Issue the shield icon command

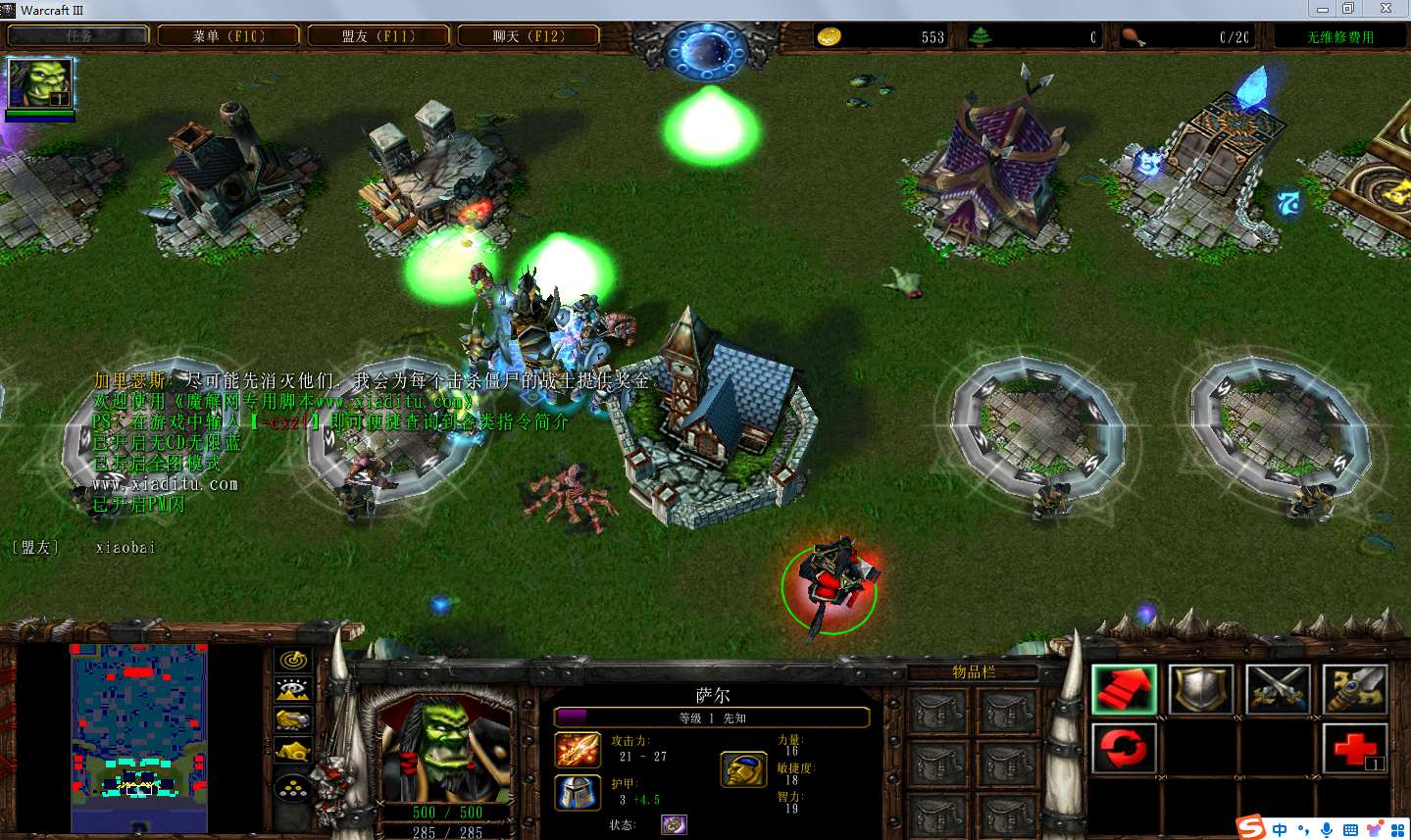point(1200,689)
